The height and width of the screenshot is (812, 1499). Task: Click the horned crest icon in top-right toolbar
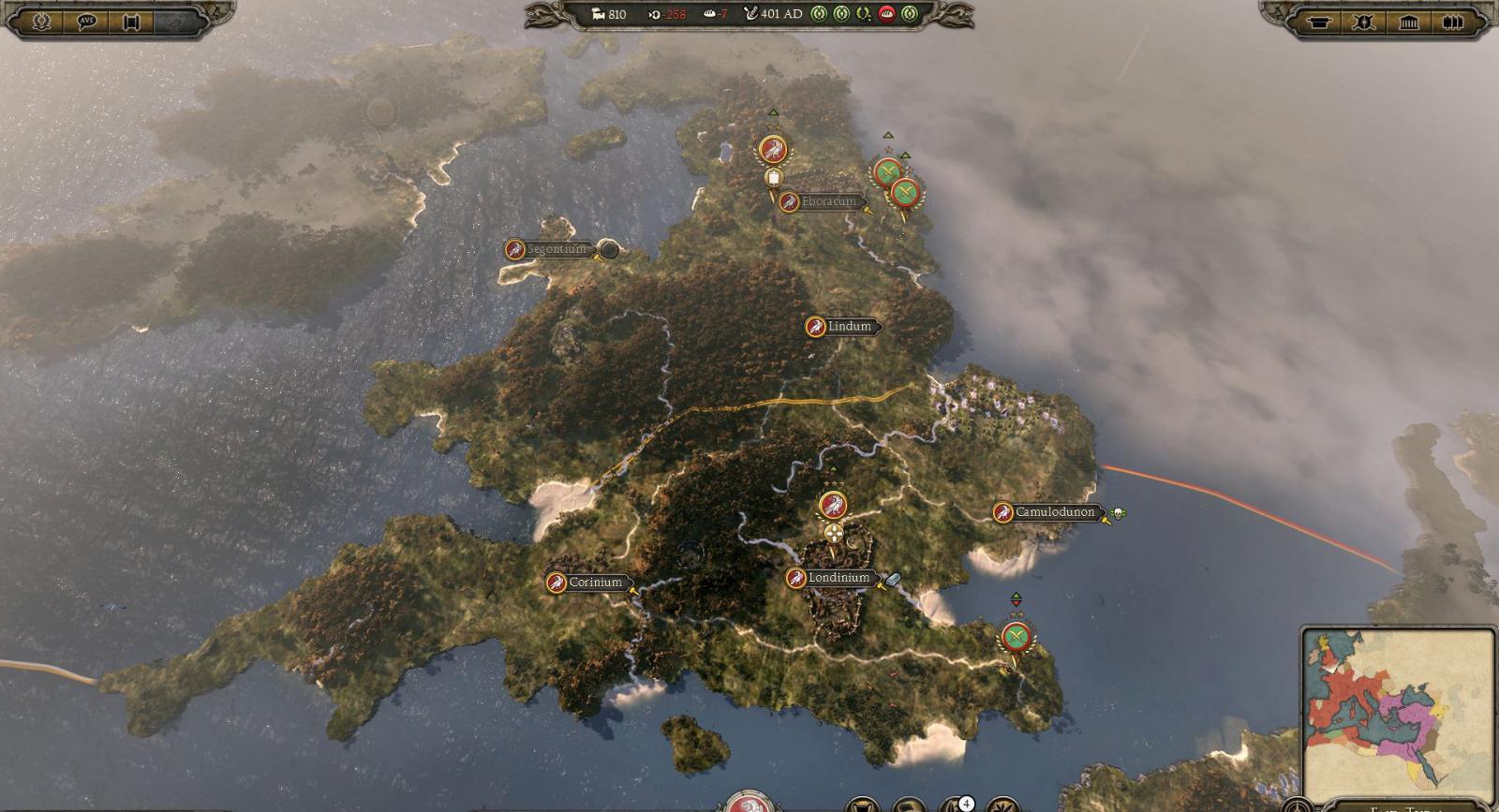click(1363, 22)
